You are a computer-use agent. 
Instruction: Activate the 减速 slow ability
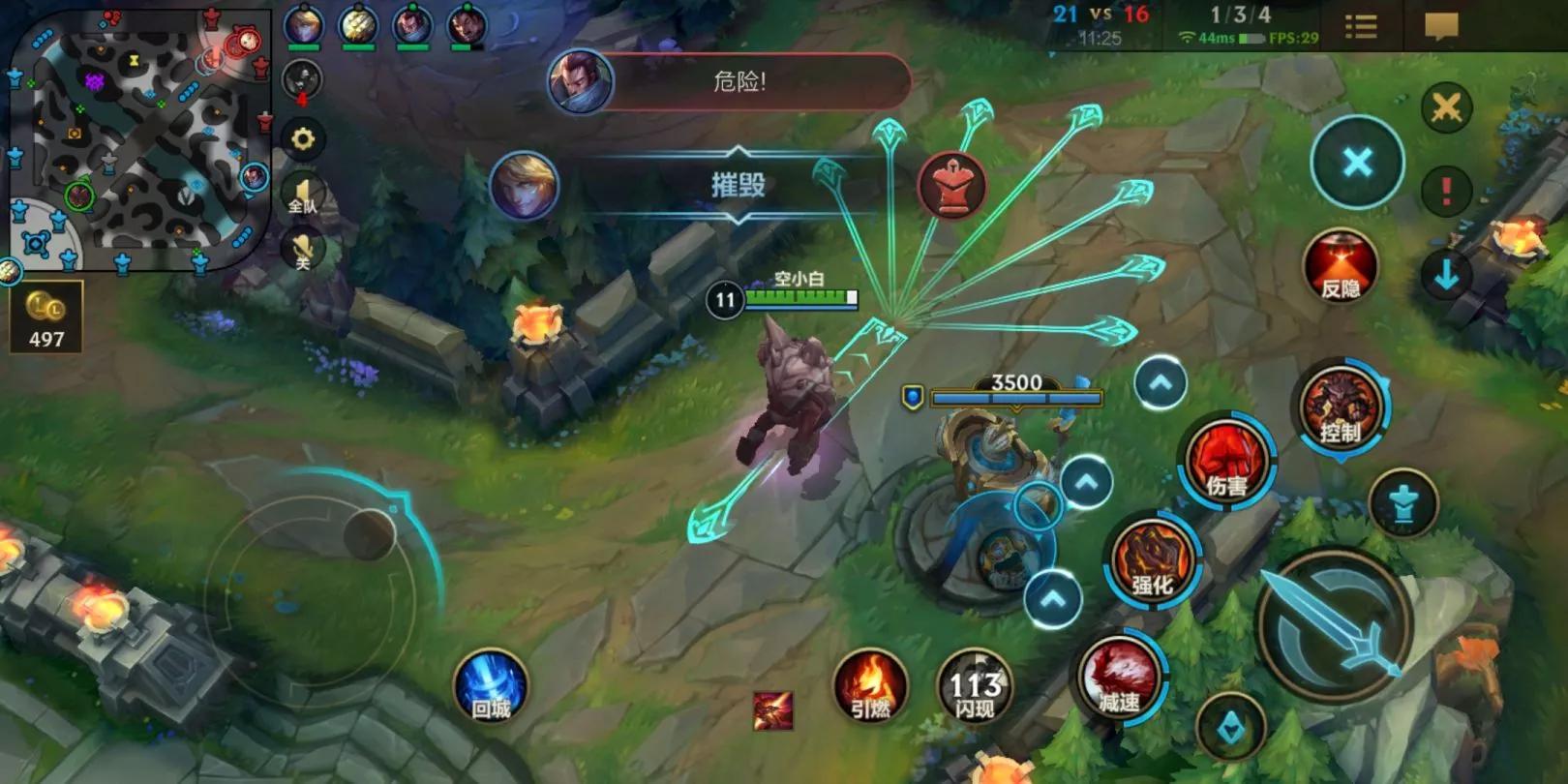[1119, 678]
